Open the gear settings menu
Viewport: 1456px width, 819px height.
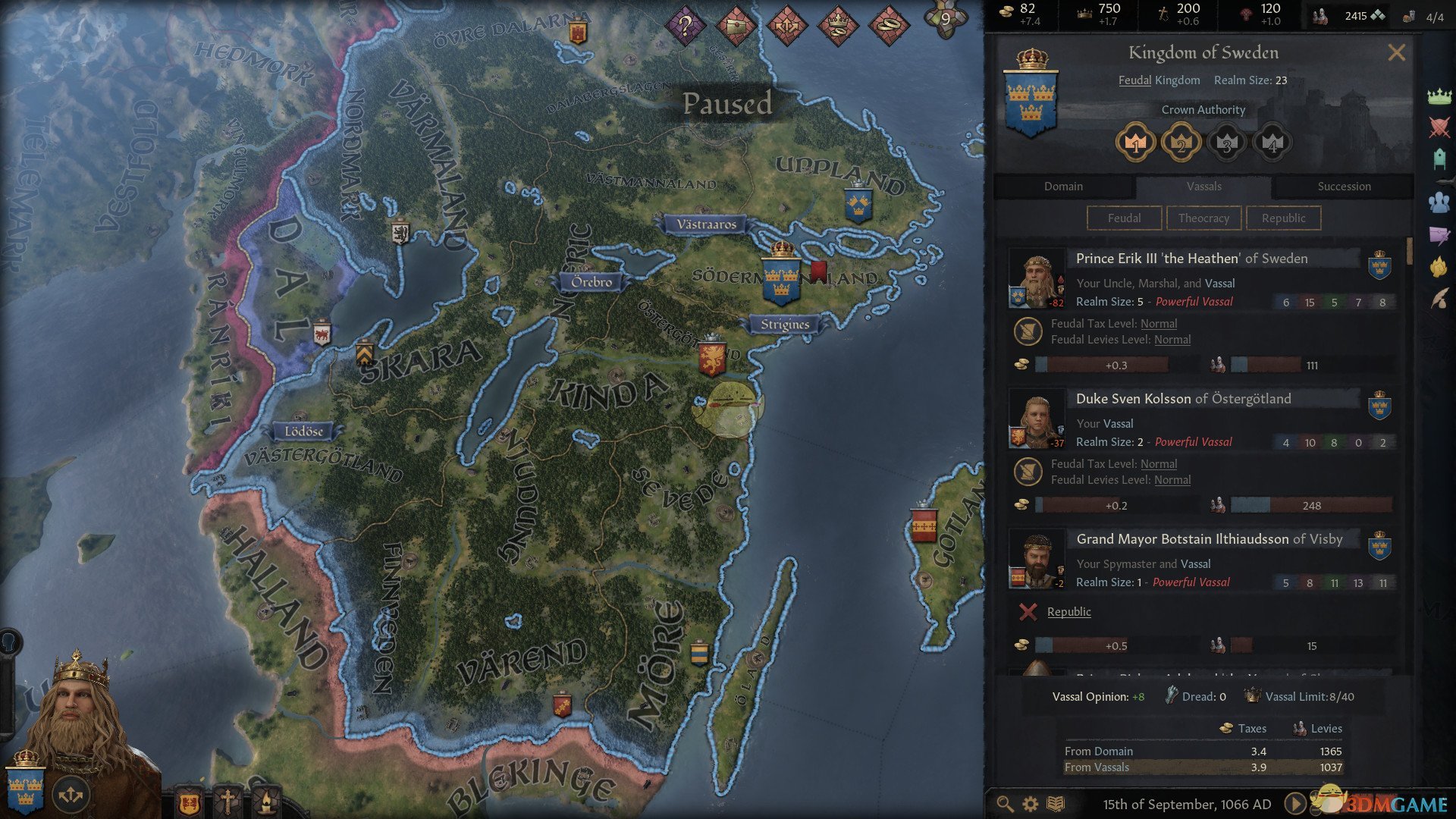(x=1030, y=804)
